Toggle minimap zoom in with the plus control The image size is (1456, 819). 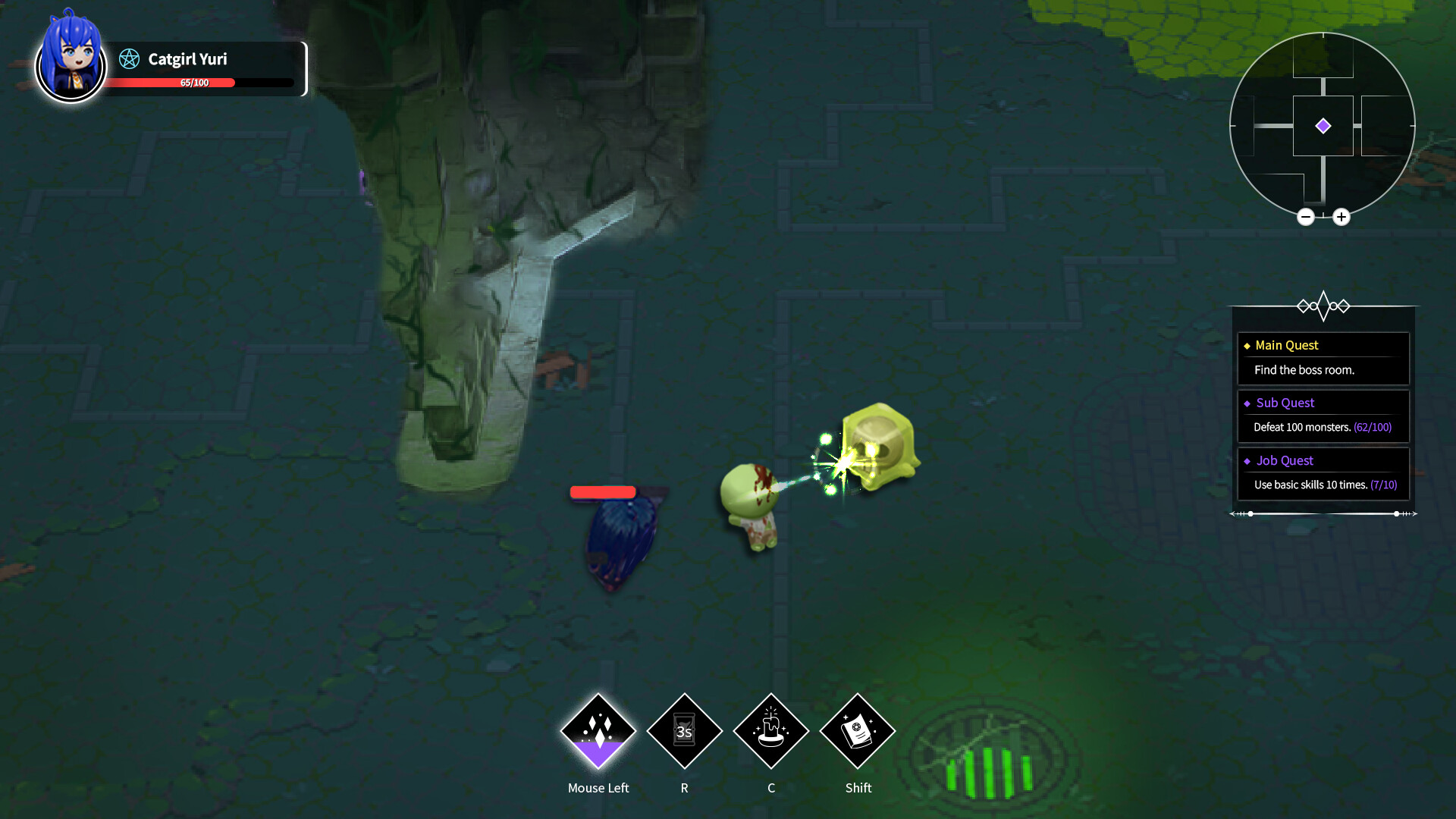coord(1341,217)
